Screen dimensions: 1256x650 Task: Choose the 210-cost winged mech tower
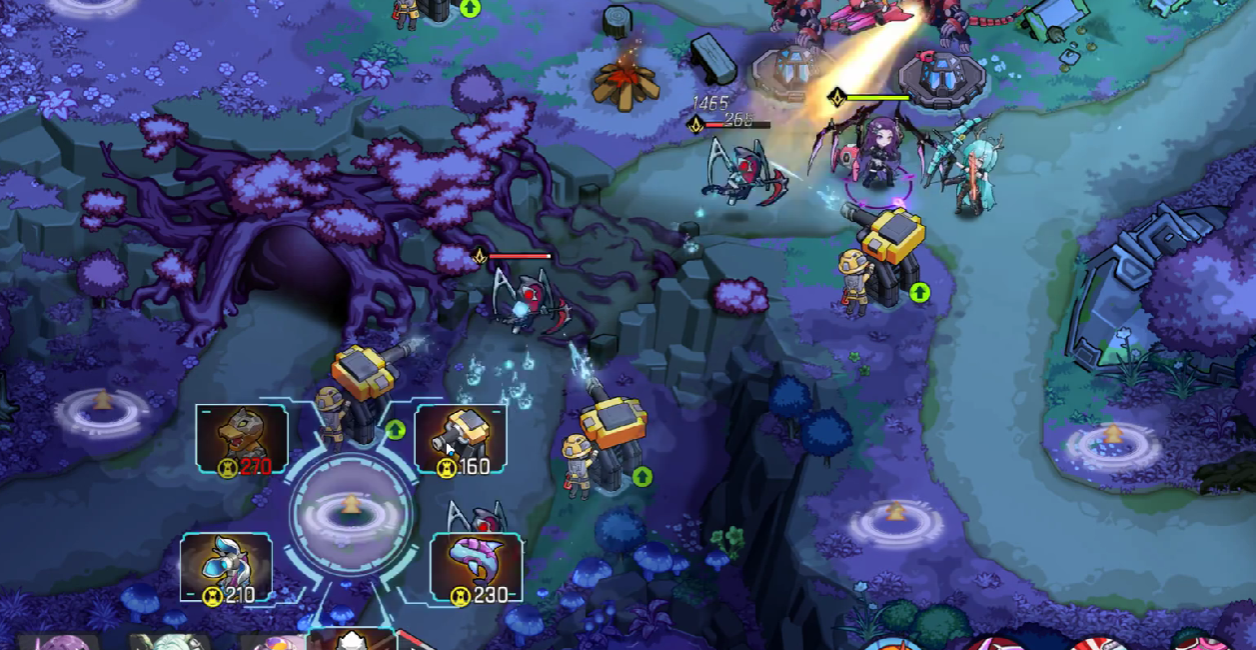(226, 567)
